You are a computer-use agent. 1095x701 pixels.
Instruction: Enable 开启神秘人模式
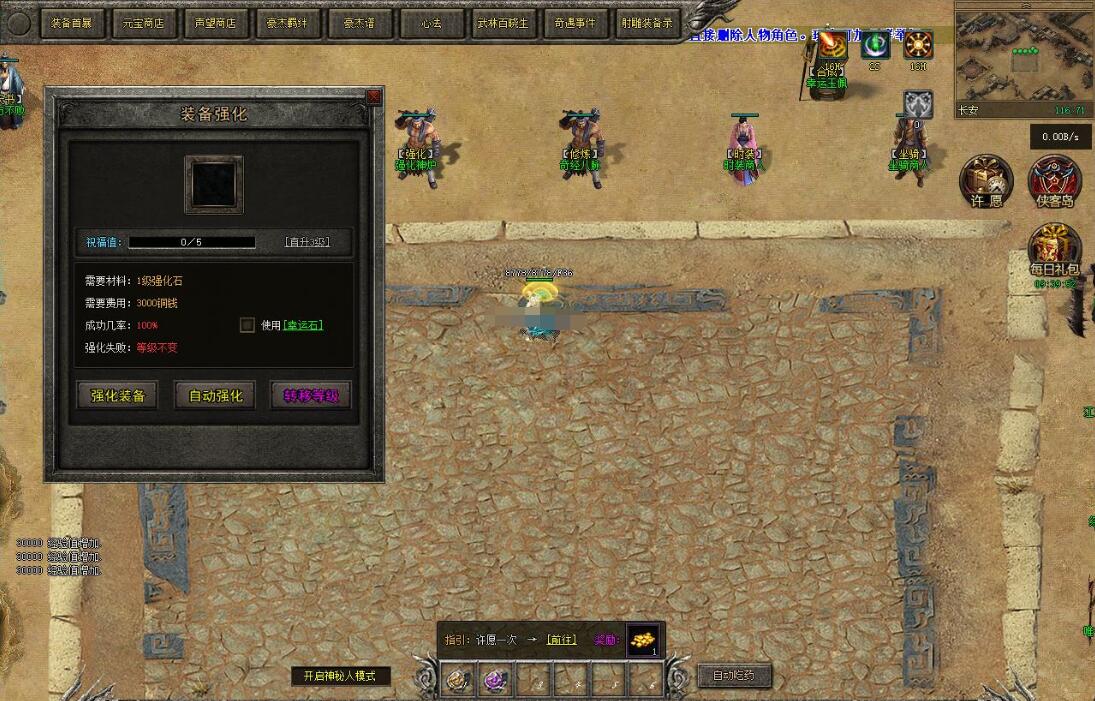[x=340, y=676]
